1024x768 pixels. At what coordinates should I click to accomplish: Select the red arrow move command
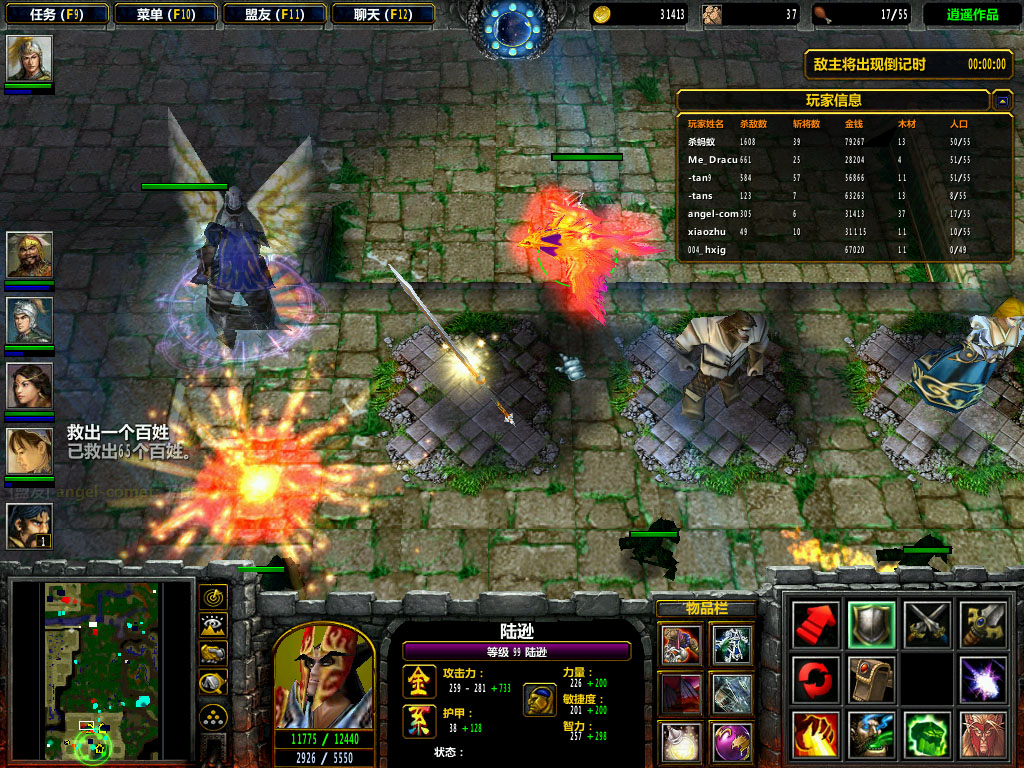pos(814,624)
